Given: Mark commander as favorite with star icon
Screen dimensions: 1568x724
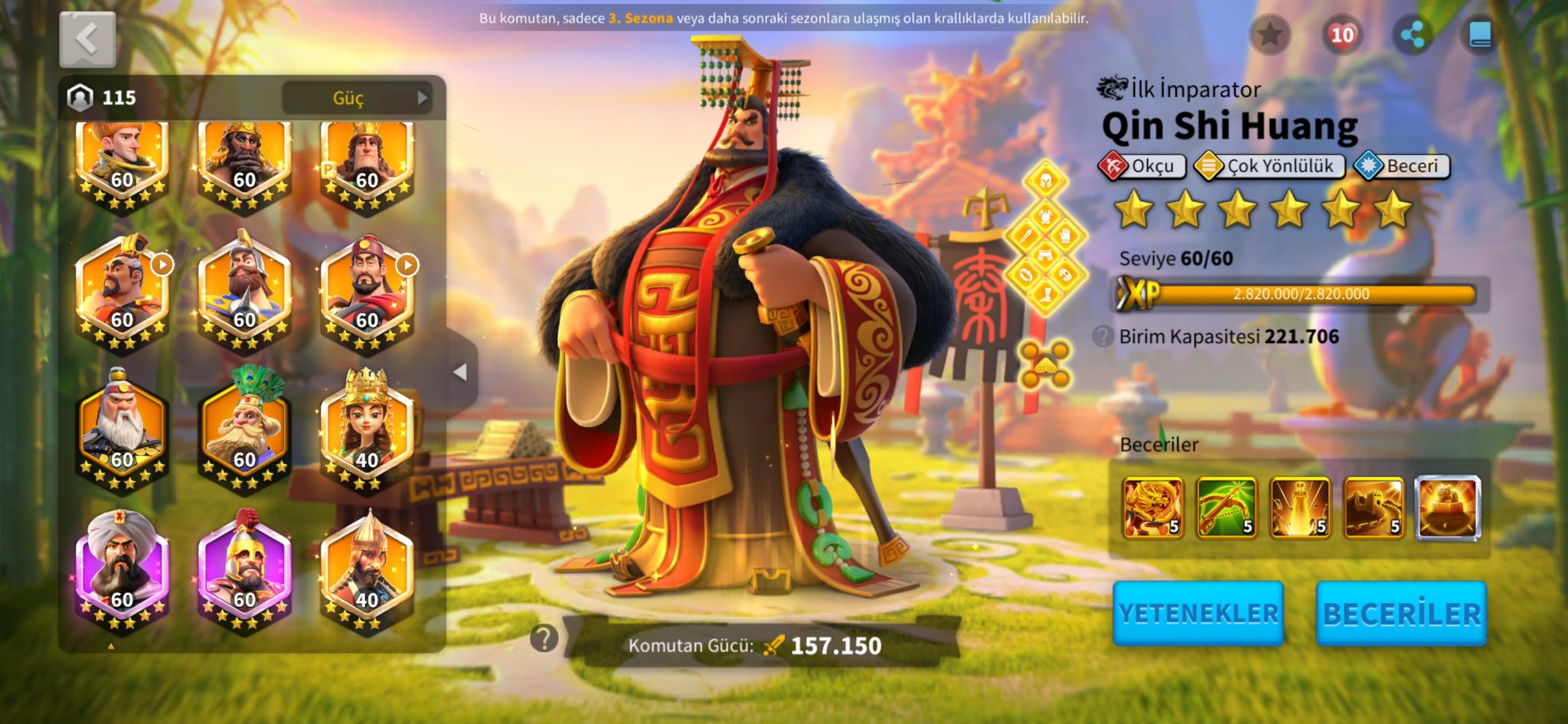Looking at the screenshot, I should (1269, 34).
